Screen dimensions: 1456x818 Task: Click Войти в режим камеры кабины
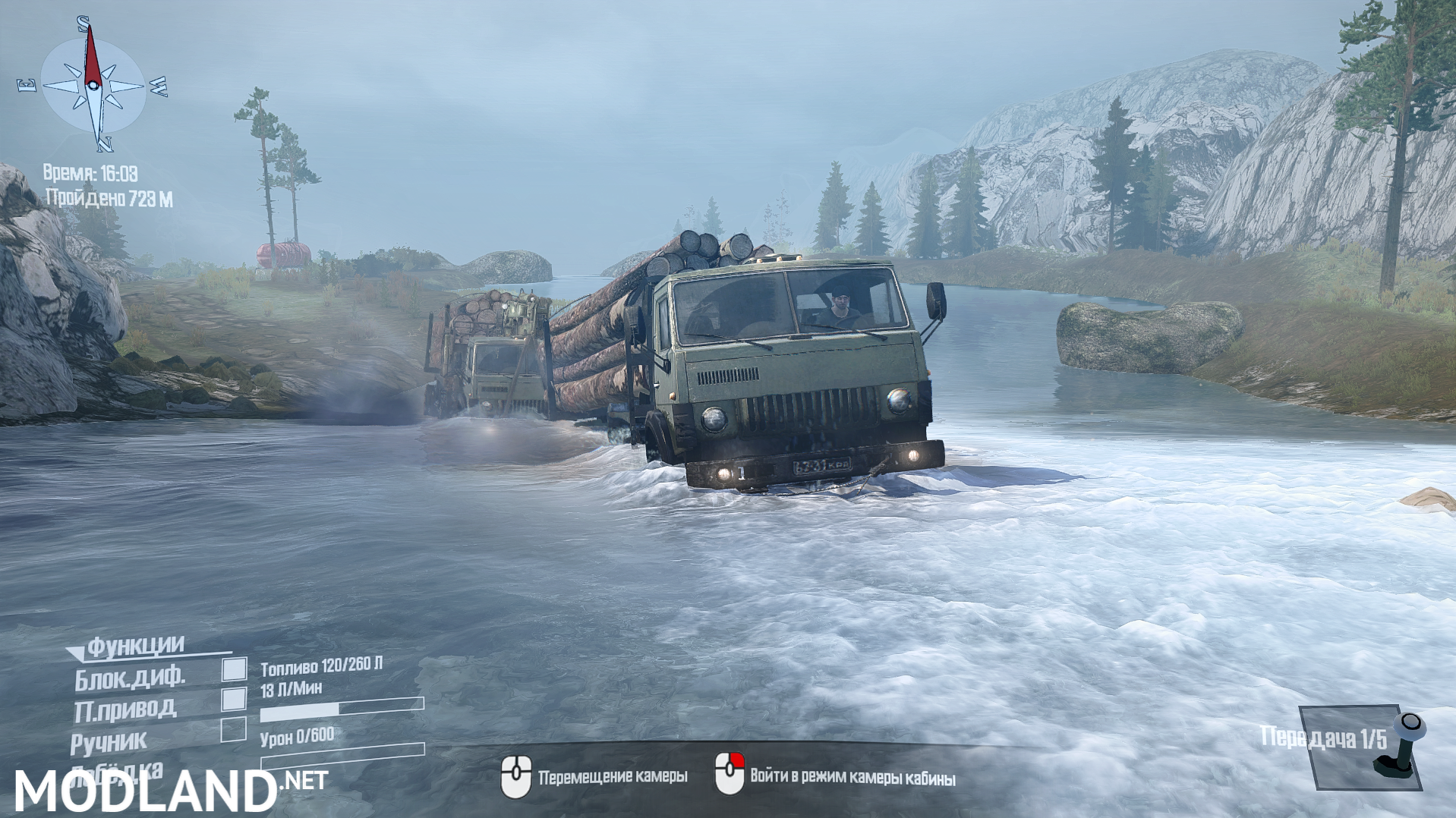(x=852, y=777)
